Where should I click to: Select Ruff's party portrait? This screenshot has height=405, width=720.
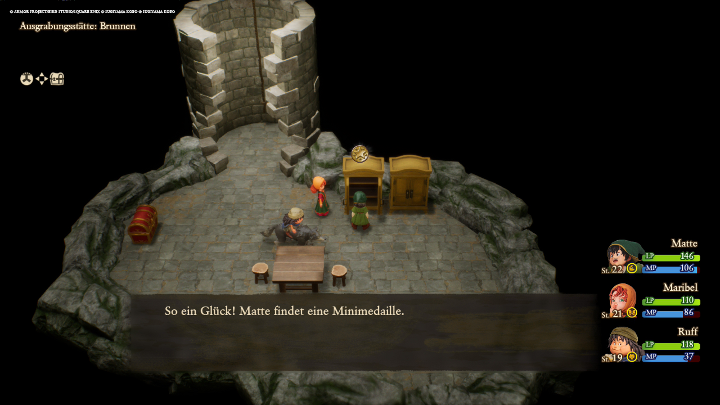[624, 343]
